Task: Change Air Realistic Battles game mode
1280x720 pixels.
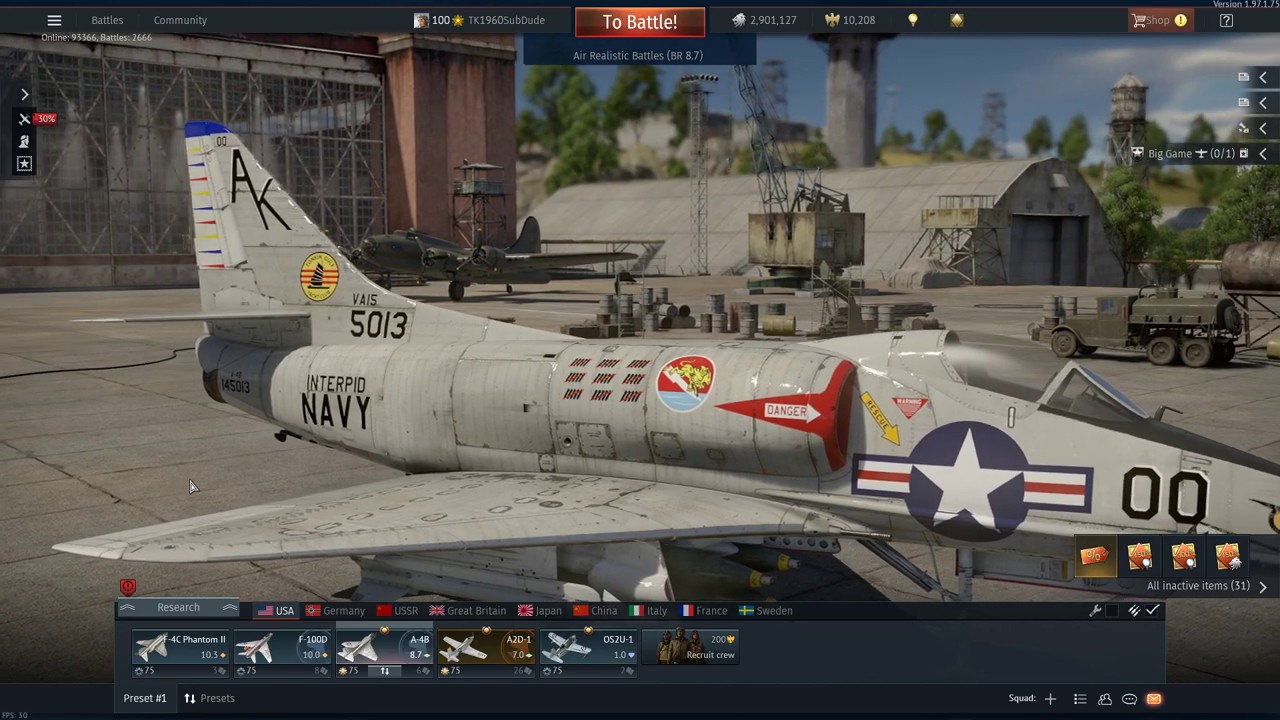Action: (x=638, y=56)
